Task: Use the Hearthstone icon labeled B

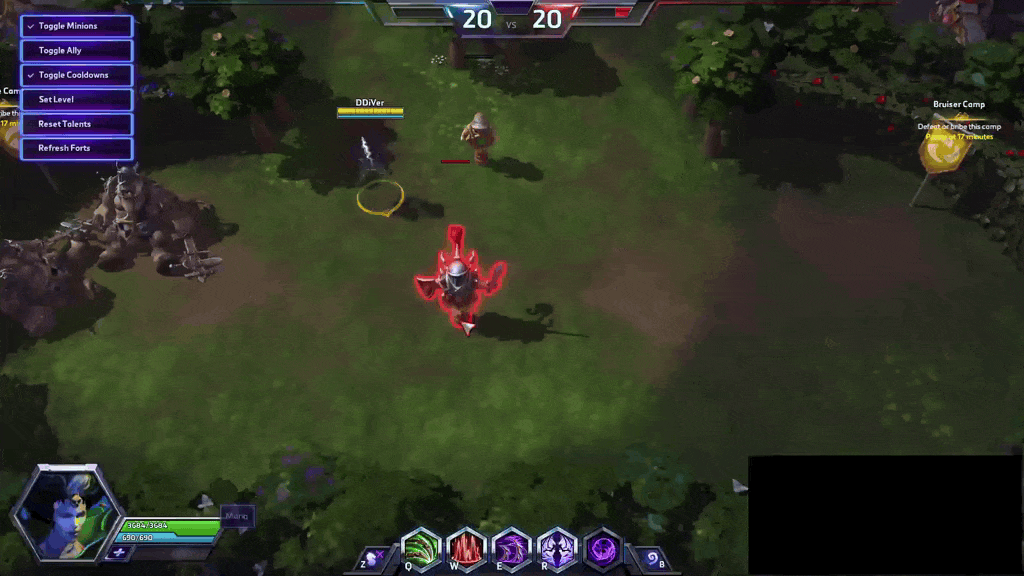Action: click(651, 558)
